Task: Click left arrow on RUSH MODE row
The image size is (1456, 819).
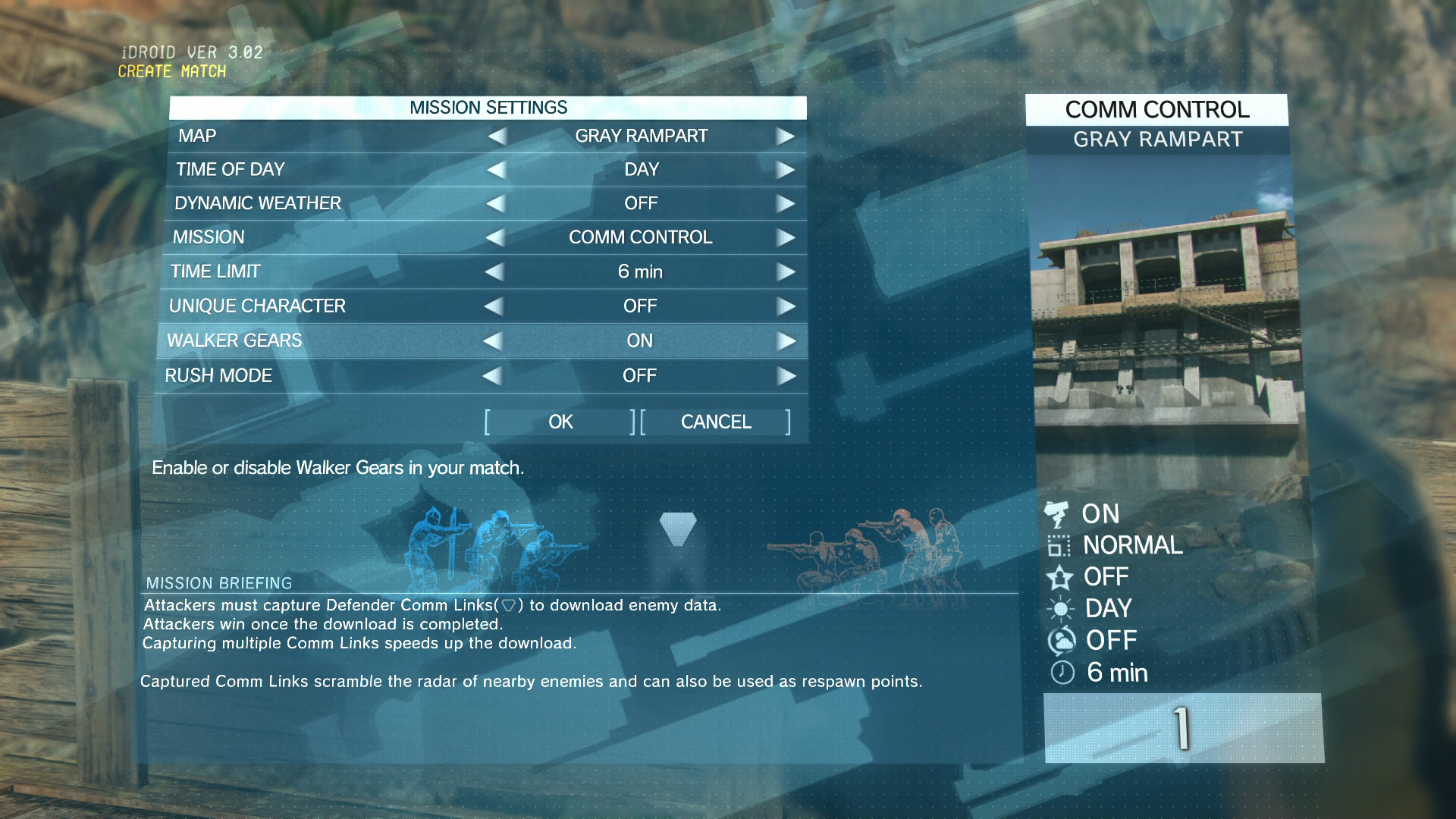Action: pyautogui.click(x=492, y=376)
